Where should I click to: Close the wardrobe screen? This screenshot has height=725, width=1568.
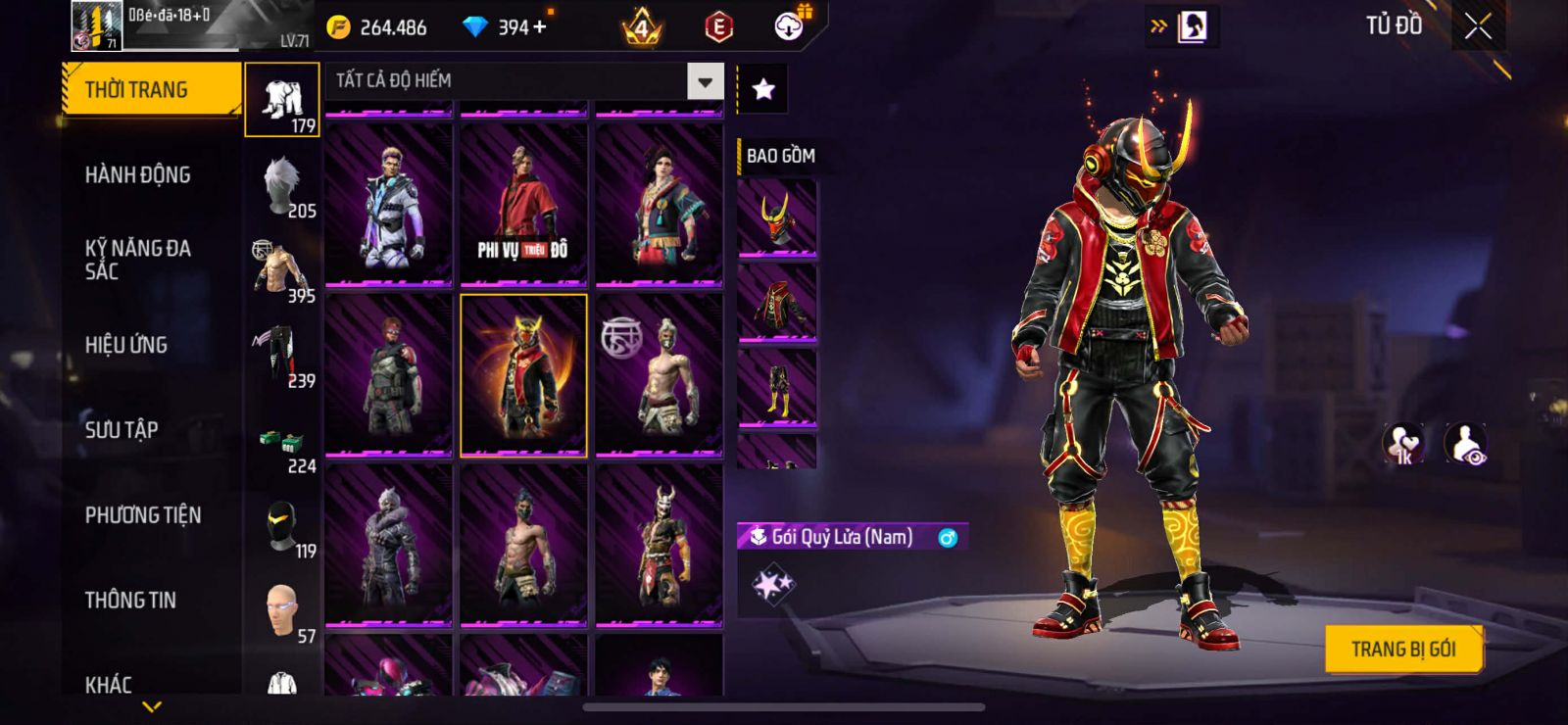1478,26
